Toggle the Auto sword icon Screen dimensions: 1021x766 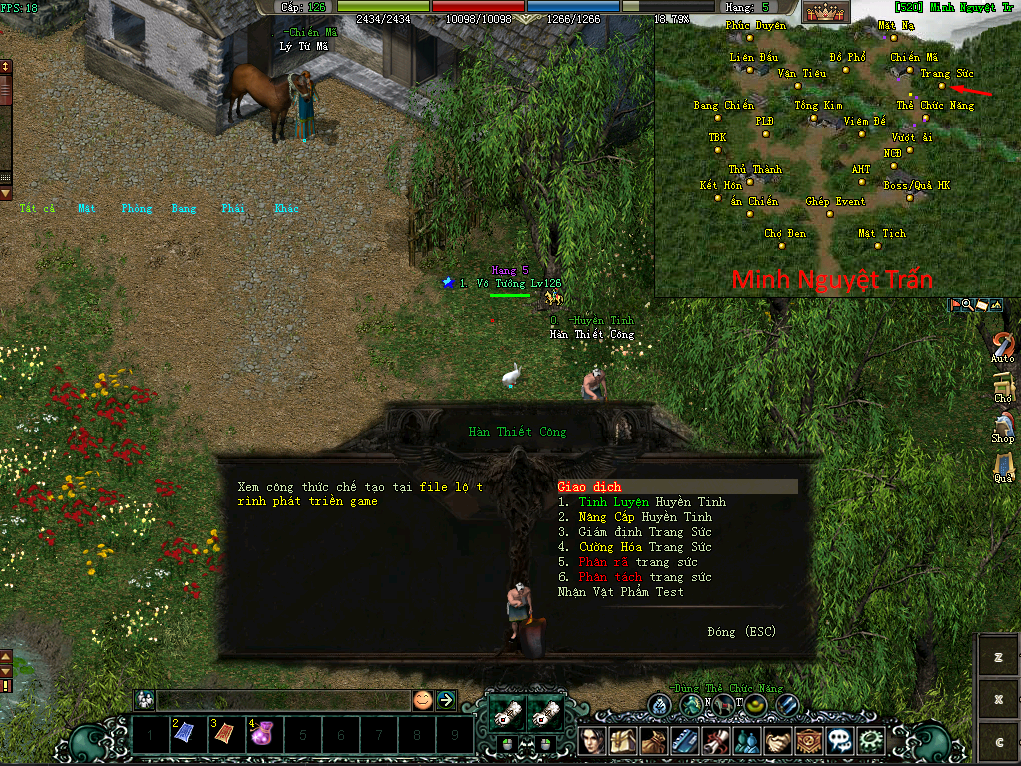click(x=1002, y=345)
